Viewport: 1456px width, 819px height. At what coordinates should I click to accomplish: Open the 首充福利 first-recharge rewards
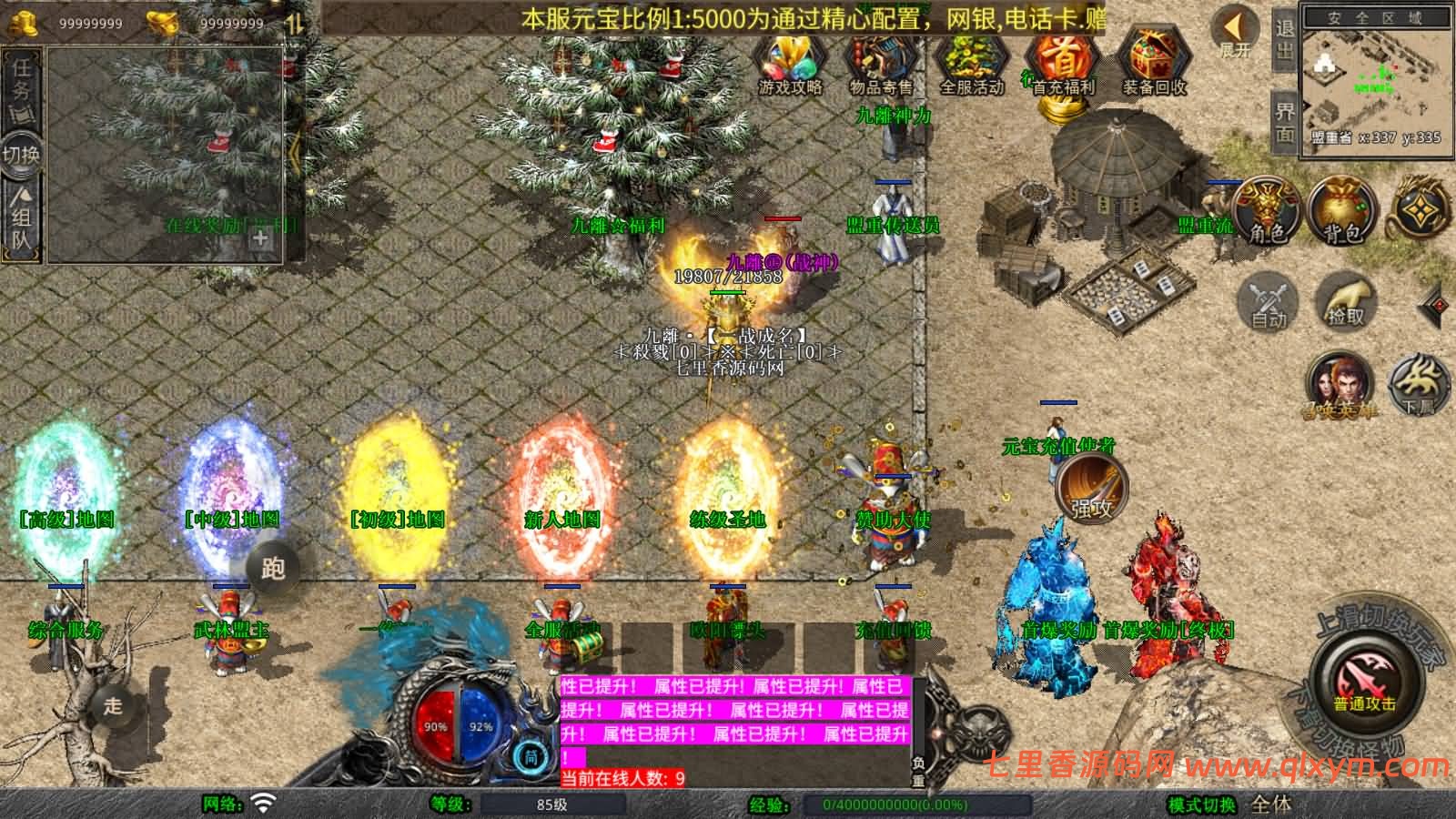[x=1063, y=66]
